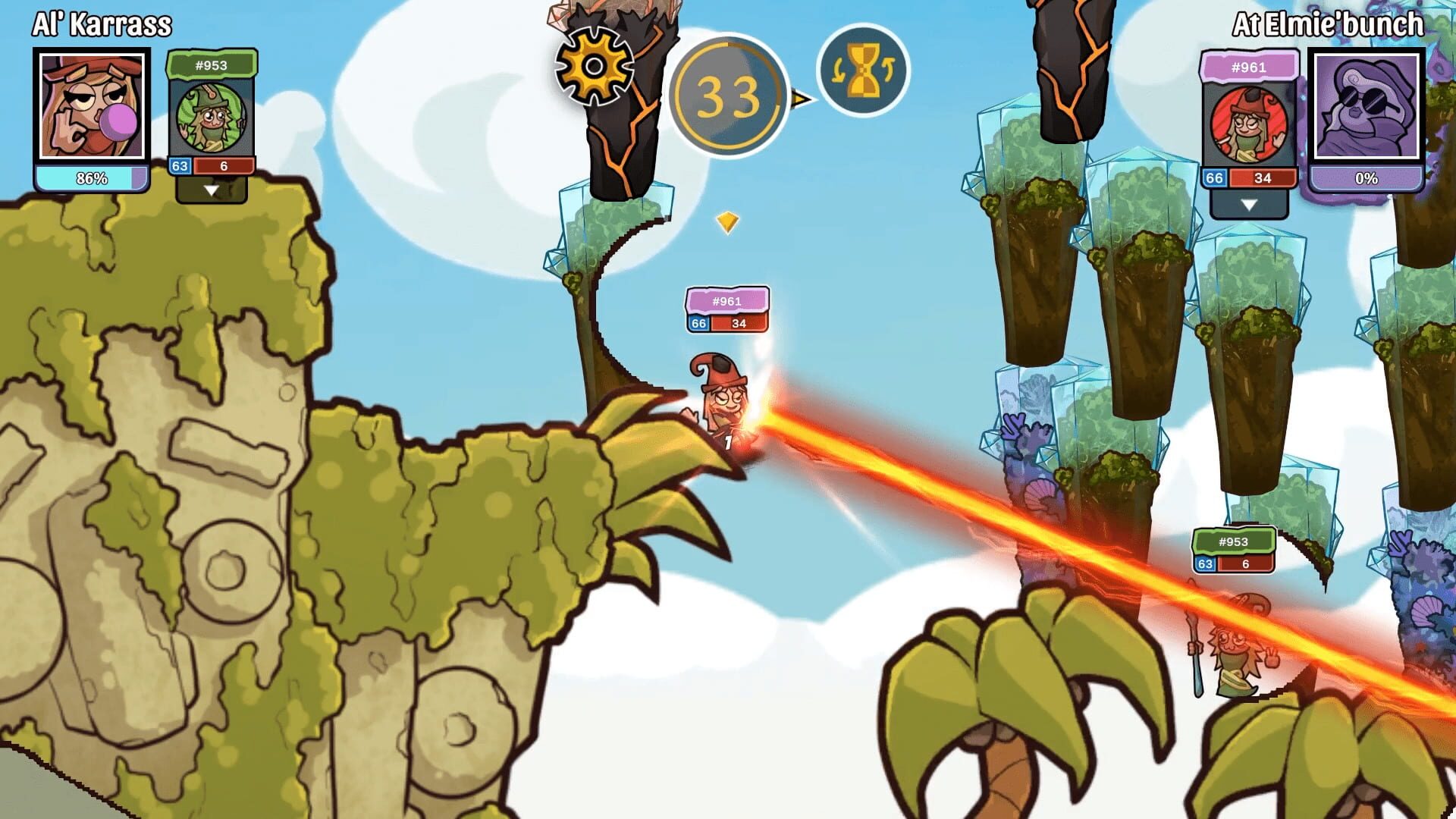Toggle the arrow under the #961 team card

point(1248,203)
